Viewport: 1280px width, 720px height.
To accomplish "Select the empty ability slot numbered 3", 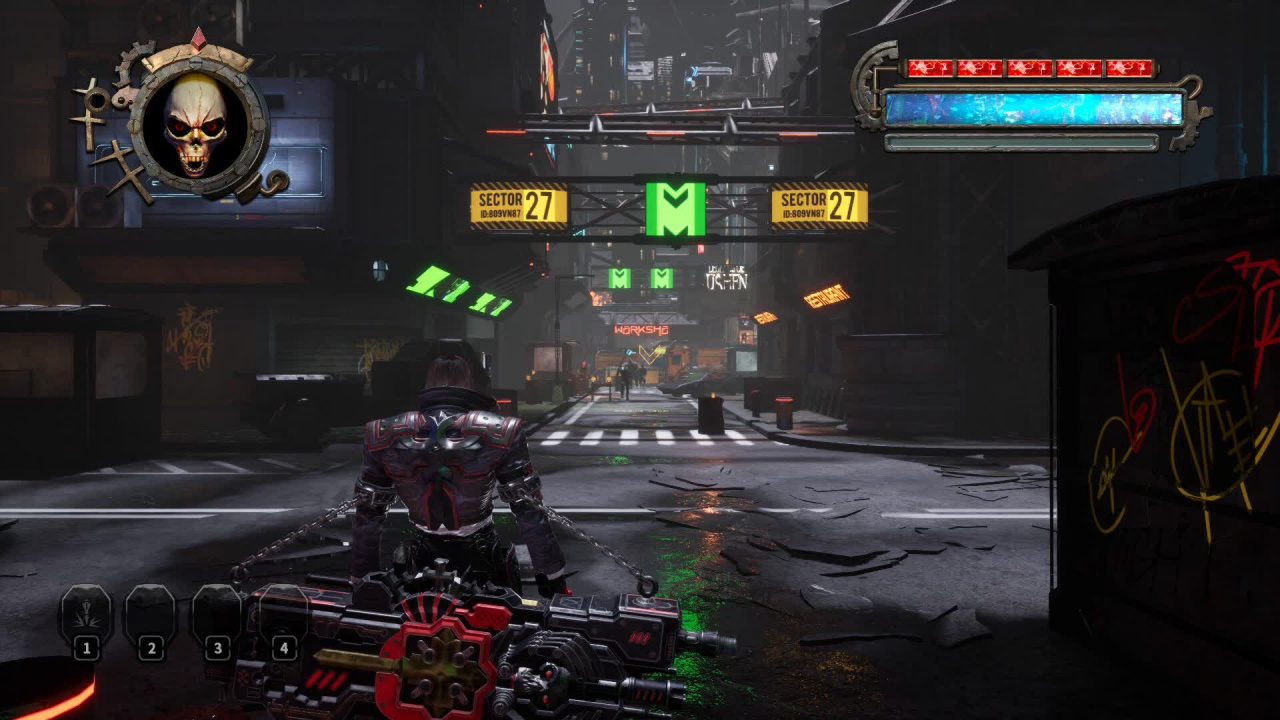I will point(216,613).
